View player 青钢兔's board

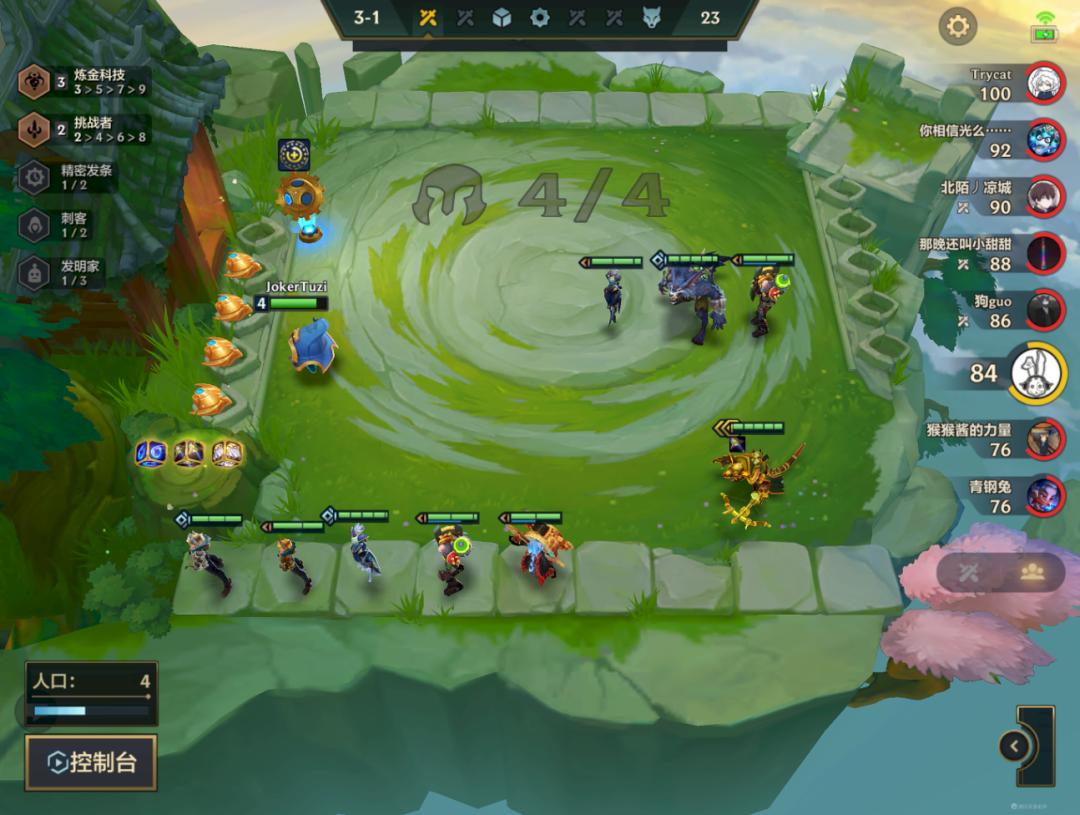coord(1045,496)
